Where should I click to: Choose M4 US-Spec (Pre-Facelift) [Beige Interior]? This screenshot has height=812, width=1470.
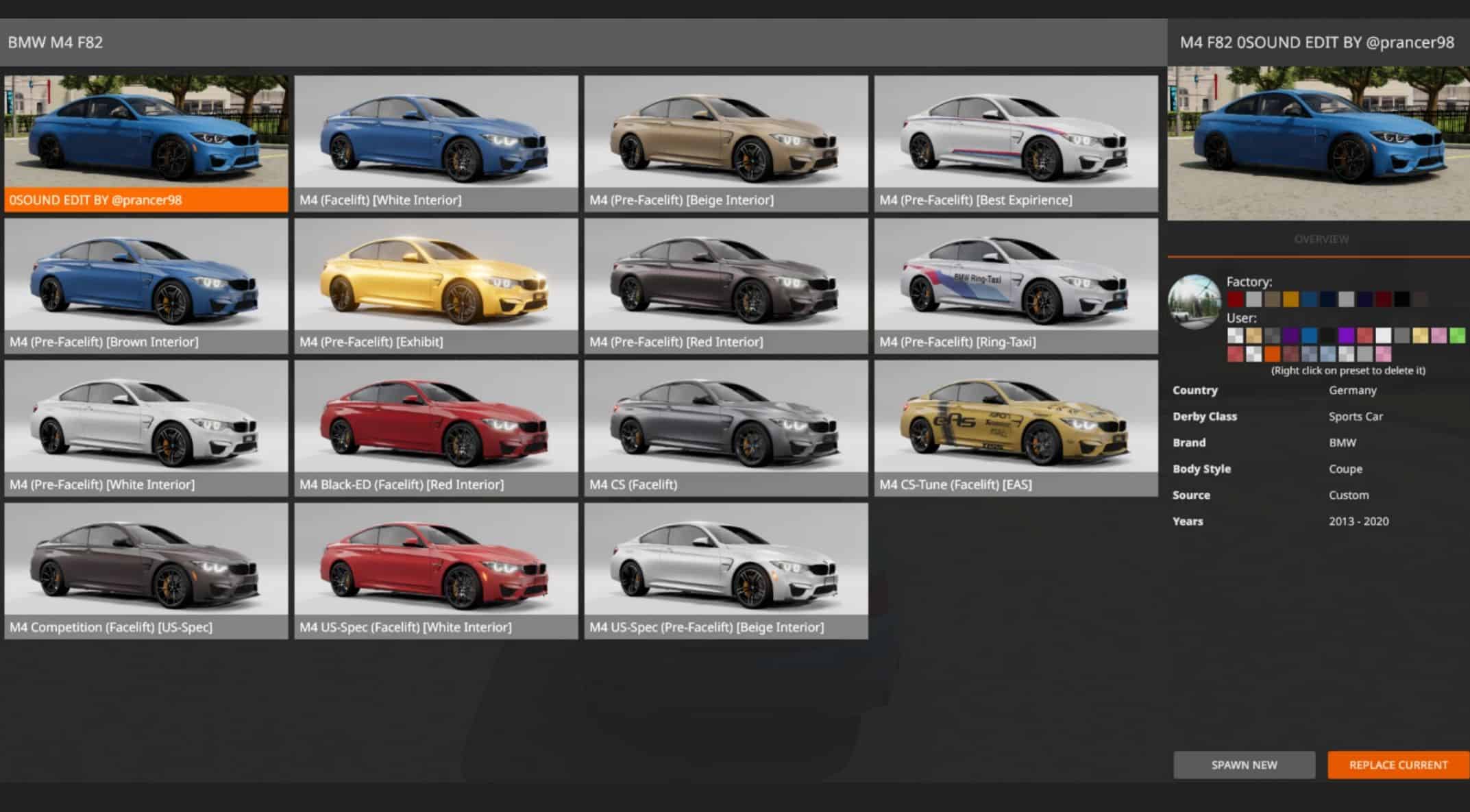pyautogui.click(x=726, y=570)
